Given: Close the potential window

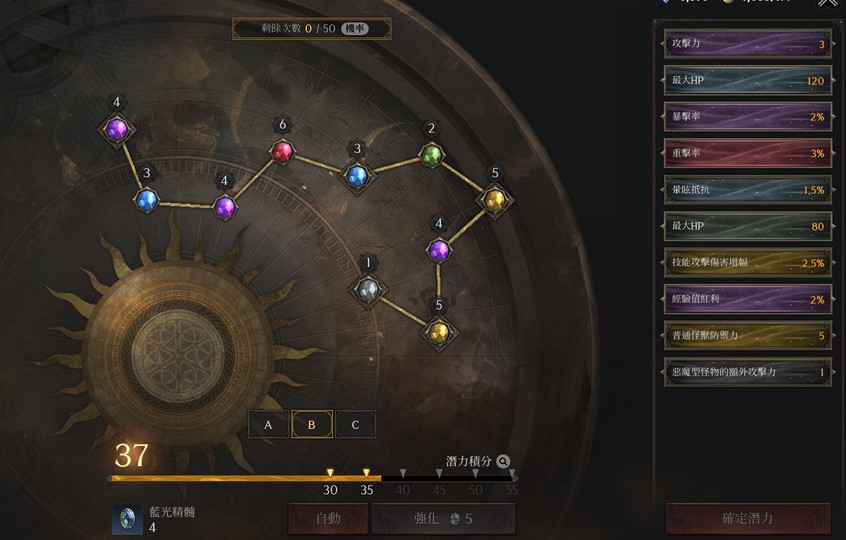Looking at the screenshot, I should [x=828, y=4].
